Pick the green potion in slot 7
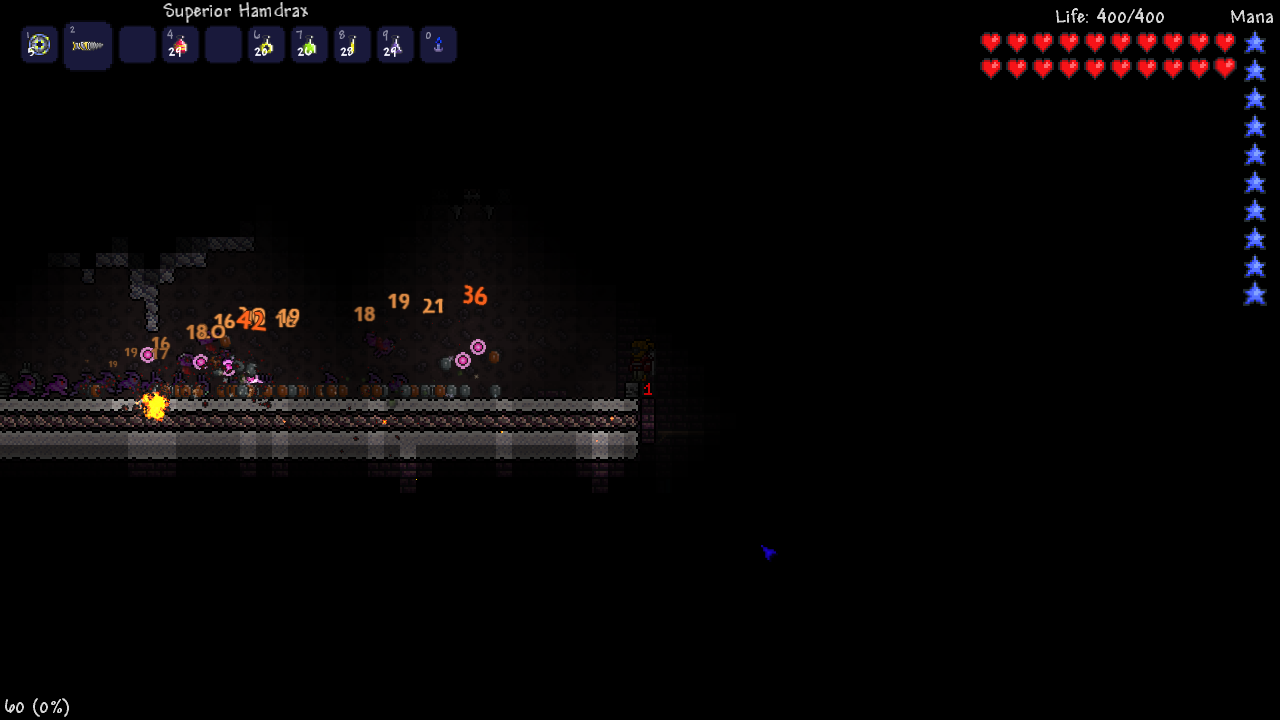 309,45
